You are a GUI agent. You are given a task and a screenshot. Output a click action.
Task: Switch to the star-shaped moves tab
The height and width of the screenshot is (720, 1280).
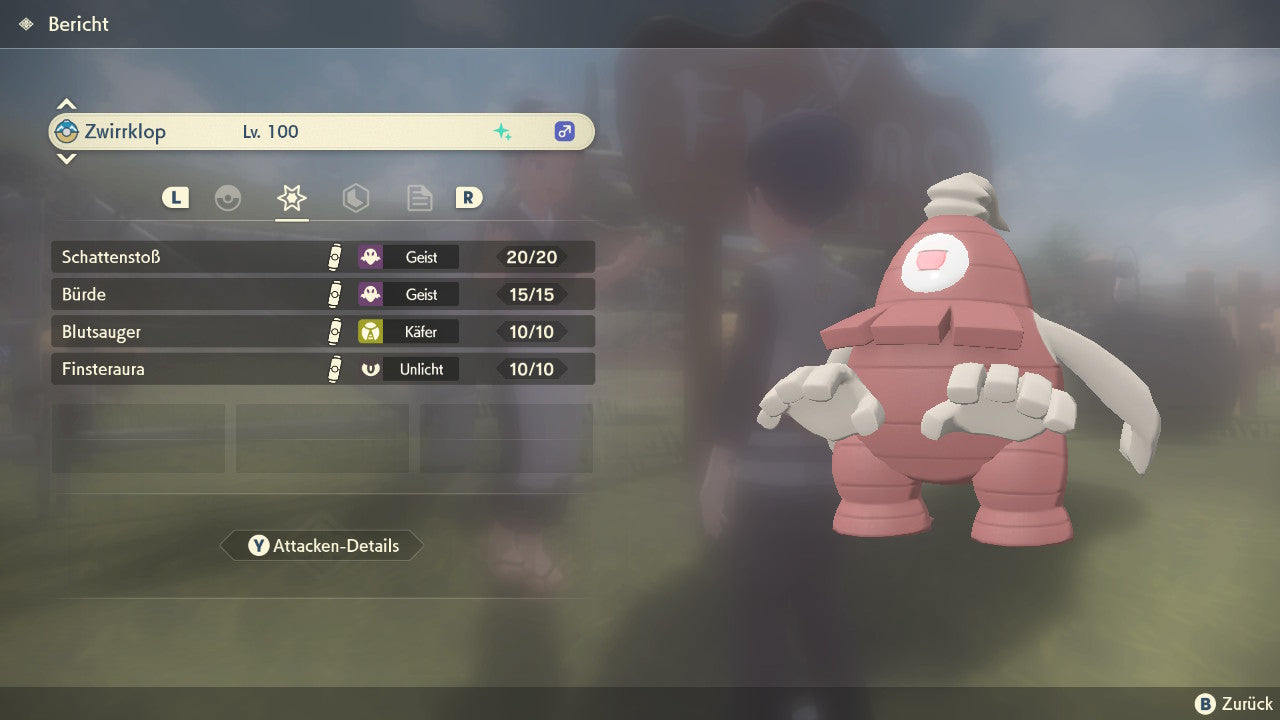click(291, 198)
